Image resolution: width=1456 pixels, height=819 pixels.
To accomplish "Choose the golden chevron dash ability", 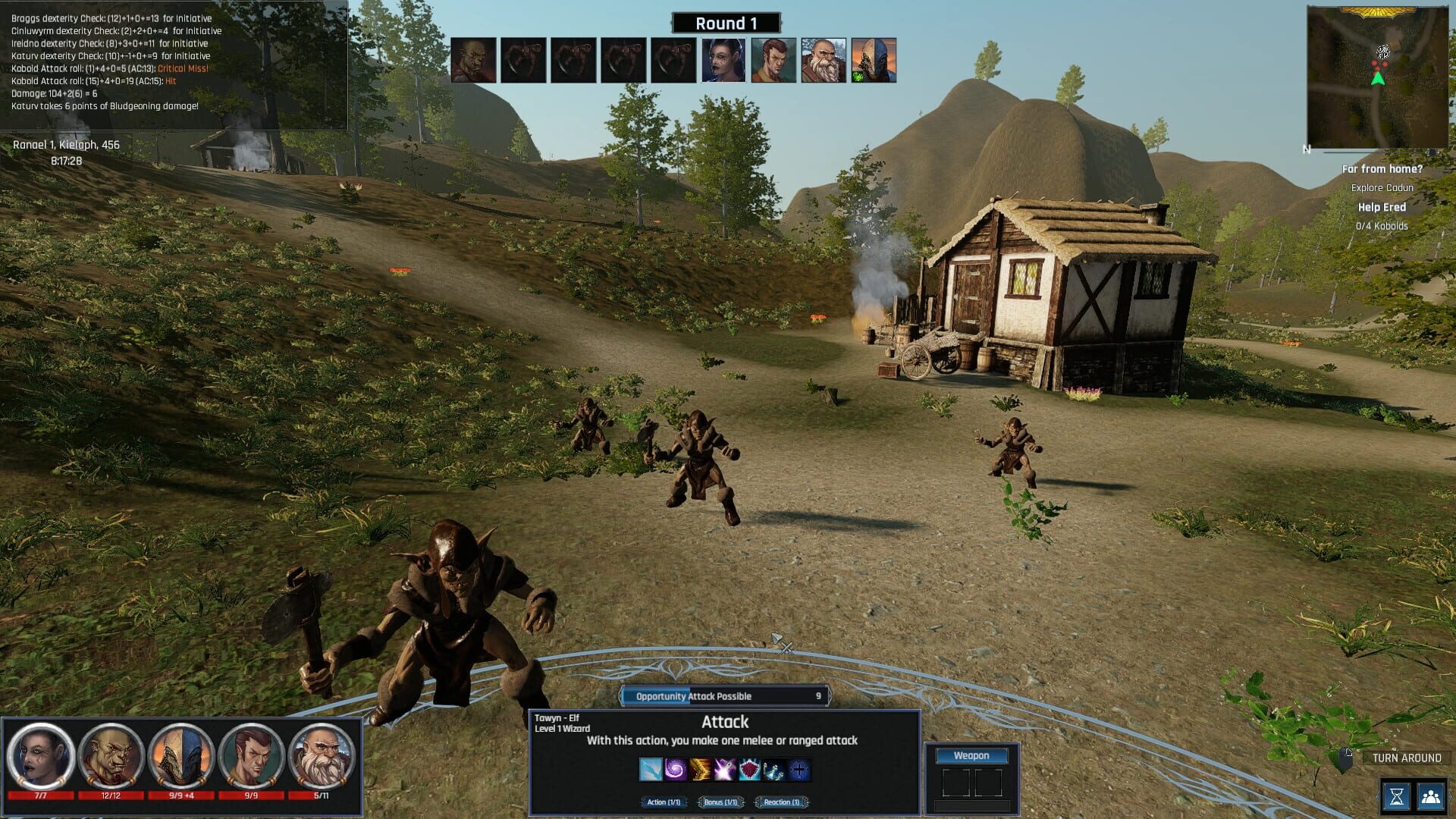I will click(700, 770).
